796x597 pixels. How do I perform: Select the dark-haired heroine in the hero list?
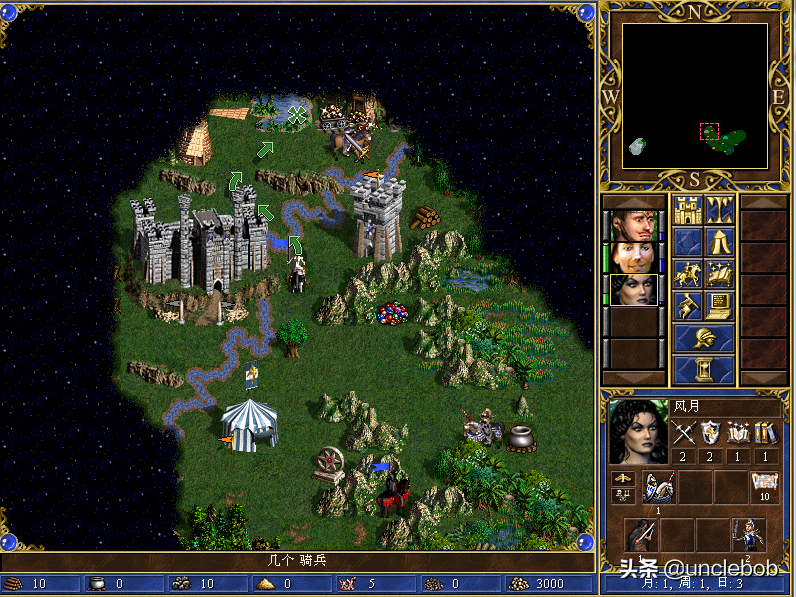pos(634,289)
